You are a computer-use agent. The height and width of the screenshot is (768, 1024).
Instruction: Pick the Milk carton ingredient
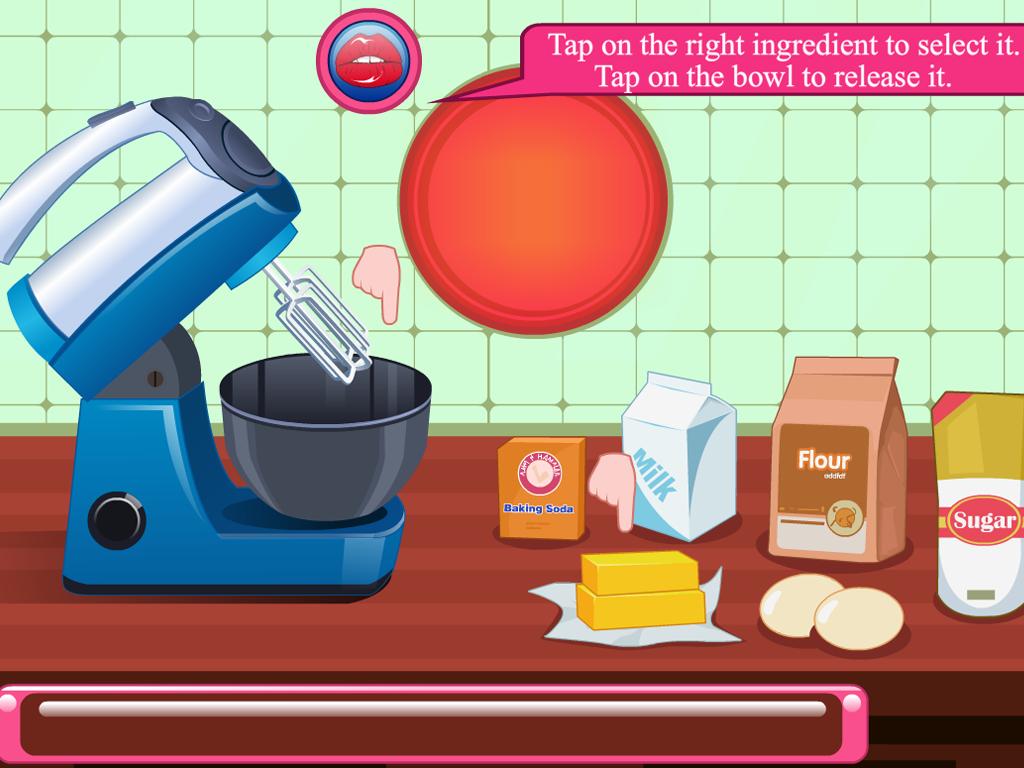pos(682,455)
